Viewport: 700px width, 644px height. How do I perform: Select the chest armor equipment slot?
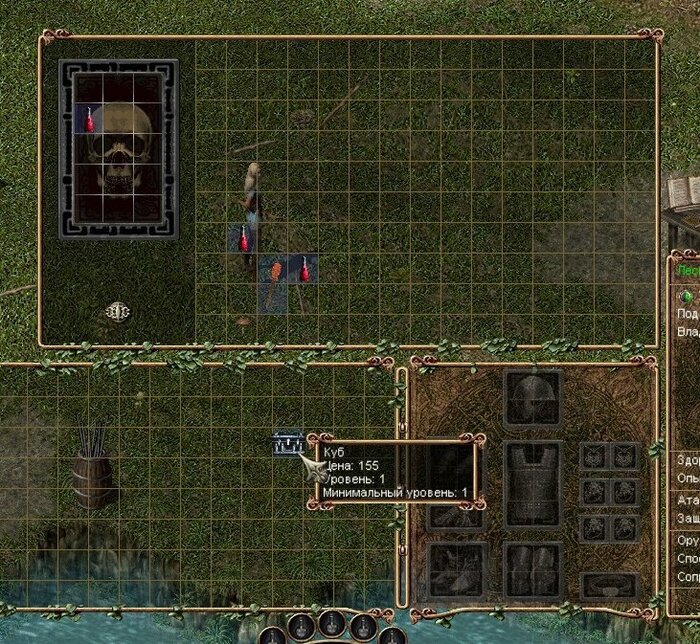pos(532,483)
